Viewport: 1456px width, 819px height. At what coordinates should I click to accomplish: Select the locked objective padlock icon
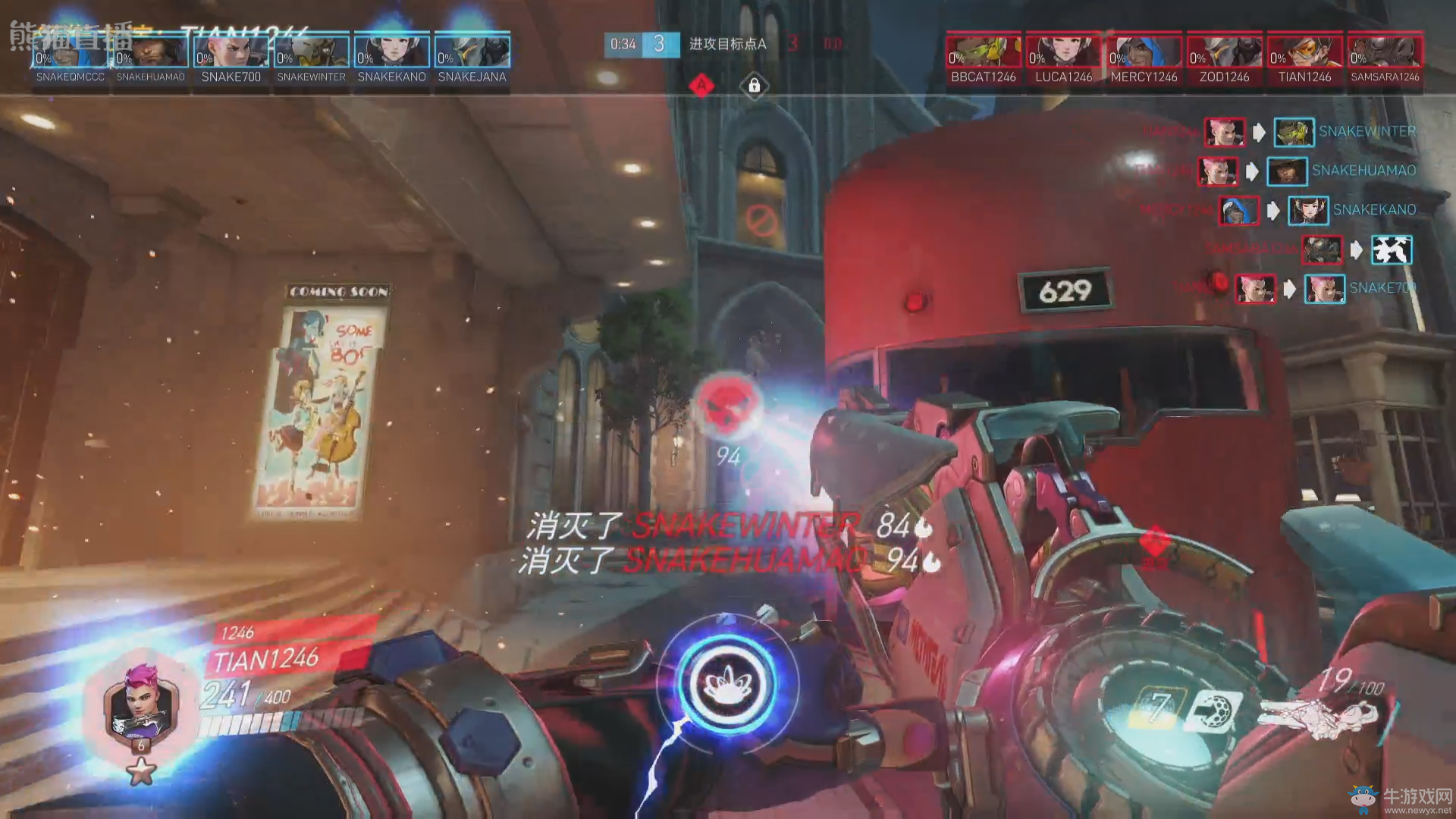click(754, 86)
